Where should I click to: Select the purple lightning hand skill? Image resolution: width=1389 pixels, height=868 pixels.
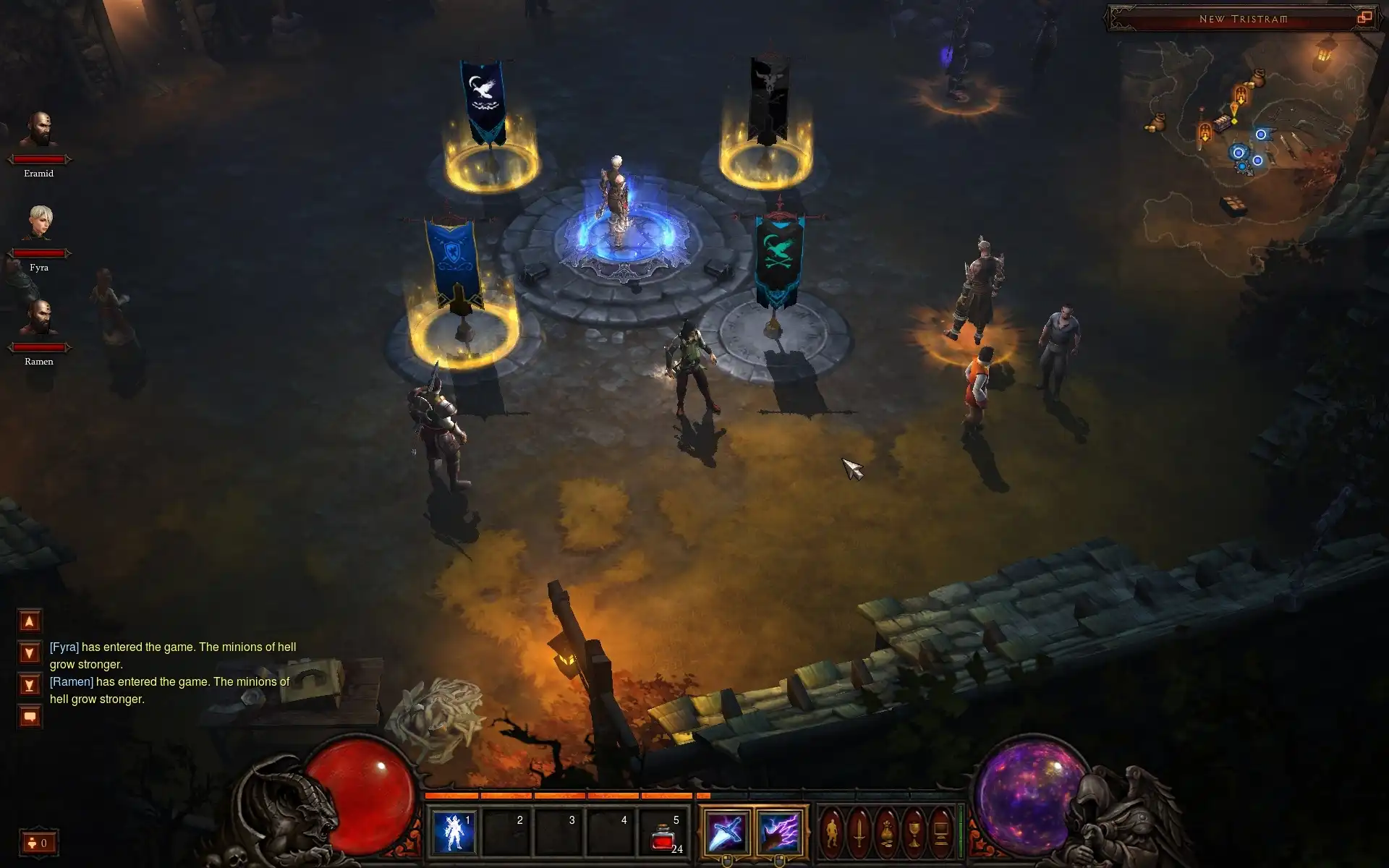pyautogui.click(x=778, y=832)
